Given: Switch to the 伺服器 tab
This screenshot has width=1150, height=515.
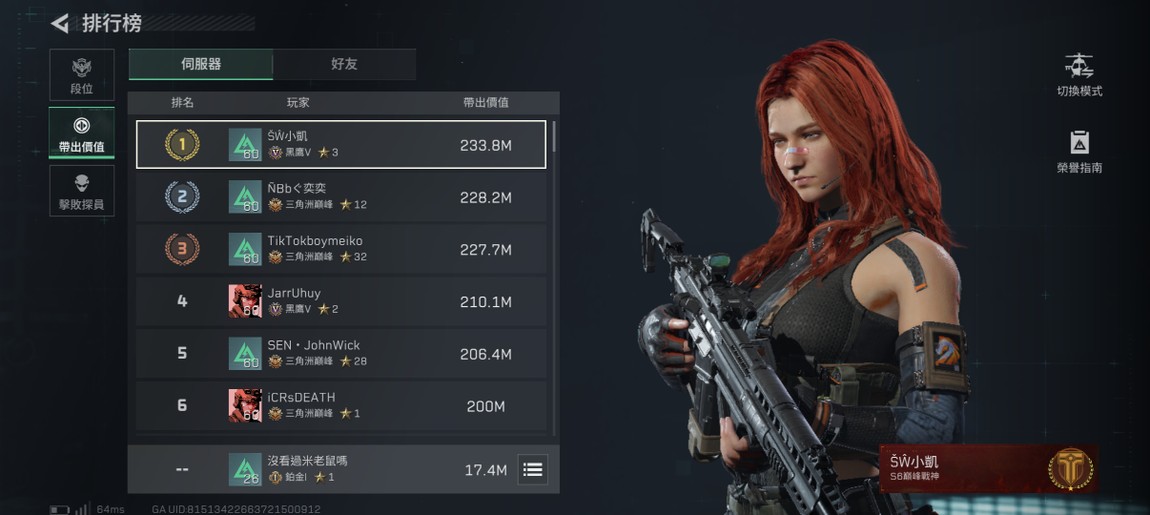Looking at the screenshot, I should click(201, 64).
